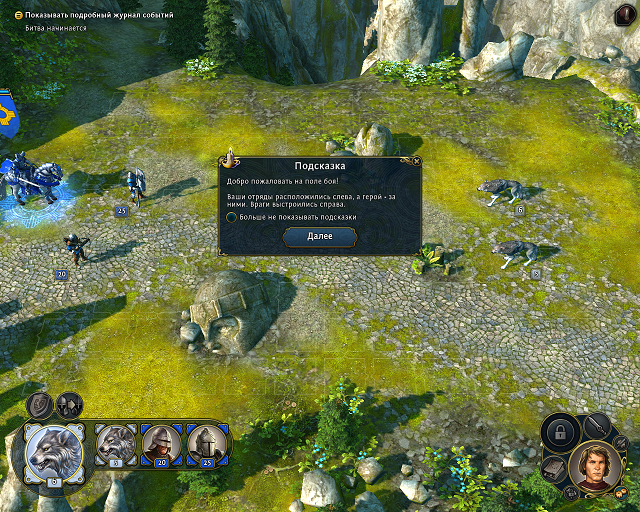The image size is (640, 512).
Task: Select the helmeted knight unit with 25 count
Action: tap(207, 444)
